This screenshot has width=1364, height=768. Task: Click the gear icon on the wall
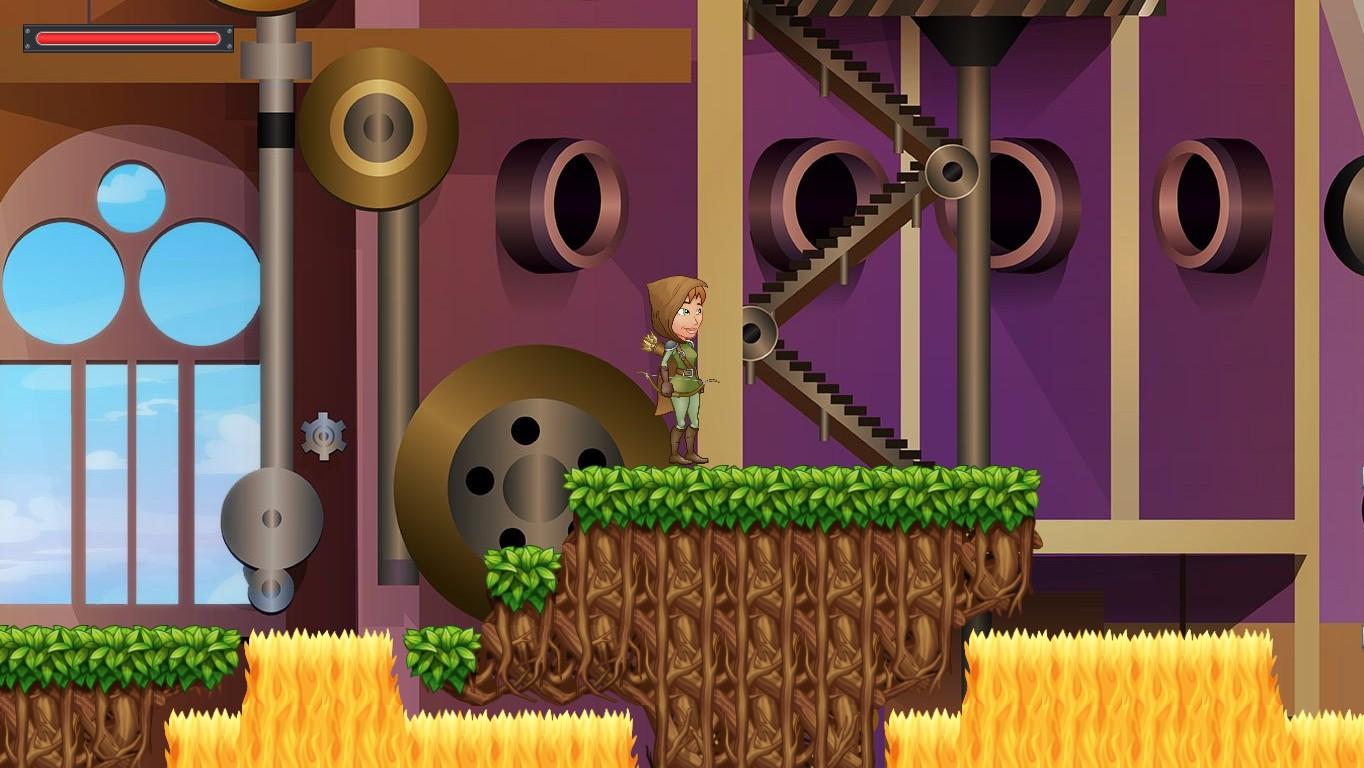coord(322,437)
